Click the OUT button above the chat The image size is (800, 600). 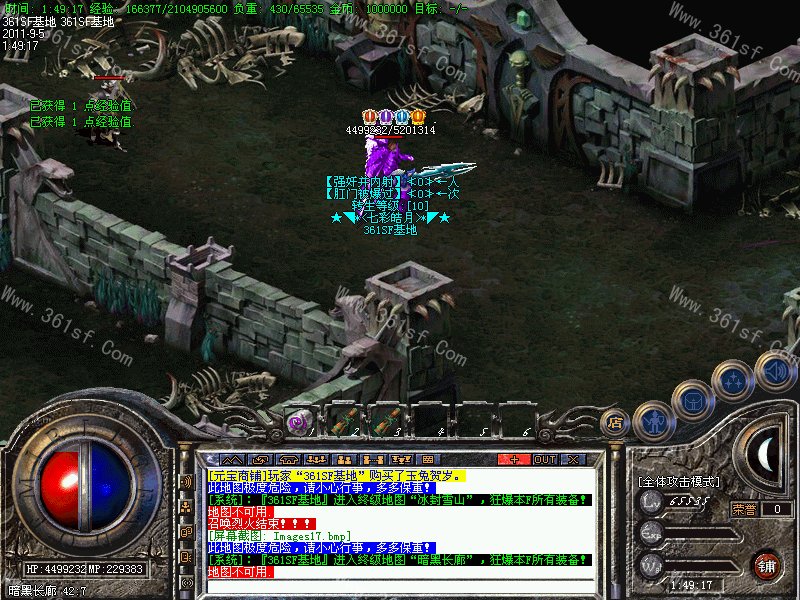[544, 459]
